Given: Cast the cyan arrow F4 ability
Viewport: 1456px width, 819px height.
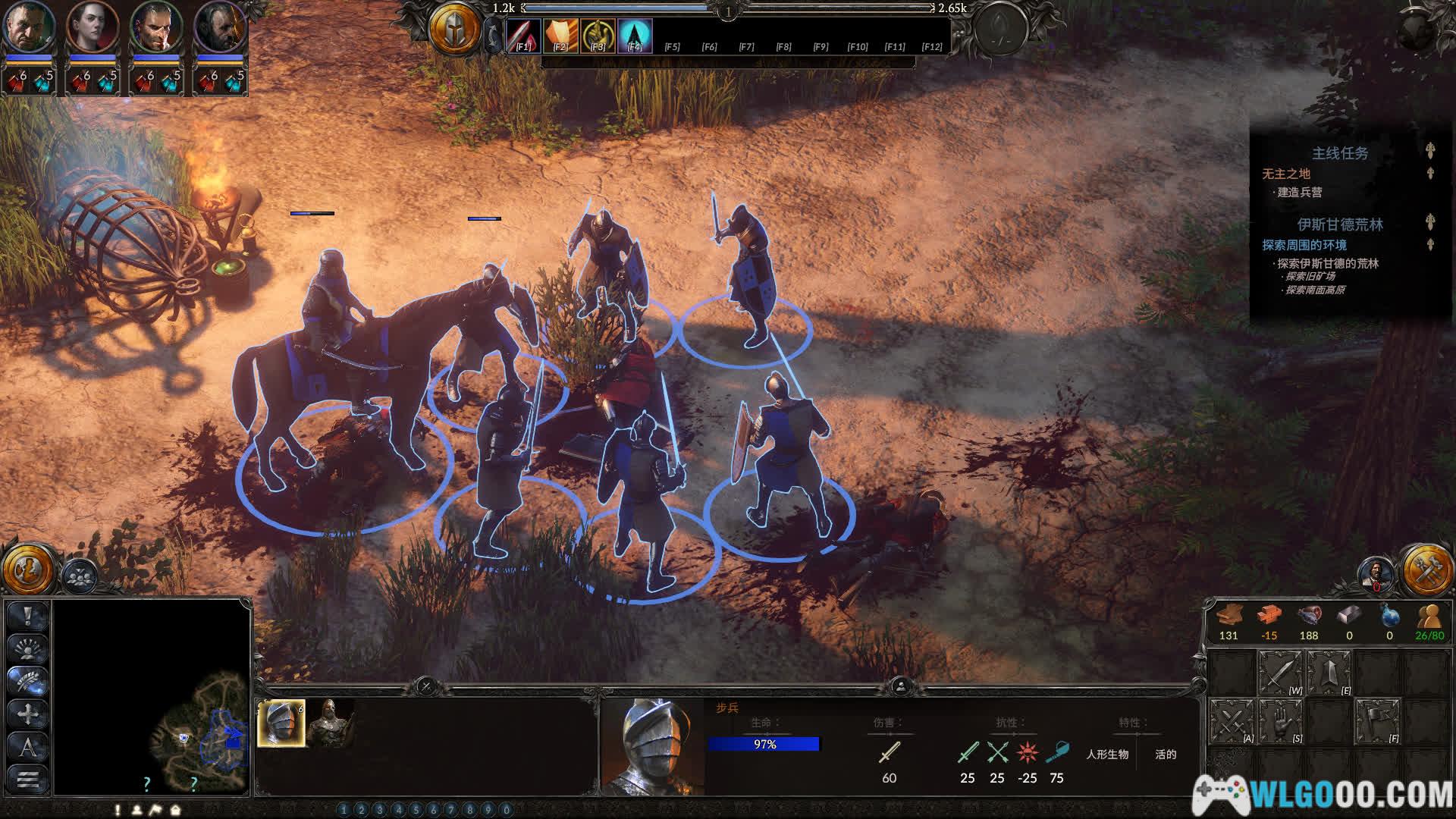Looking at the screenshot, I should [x=635, y=35].
